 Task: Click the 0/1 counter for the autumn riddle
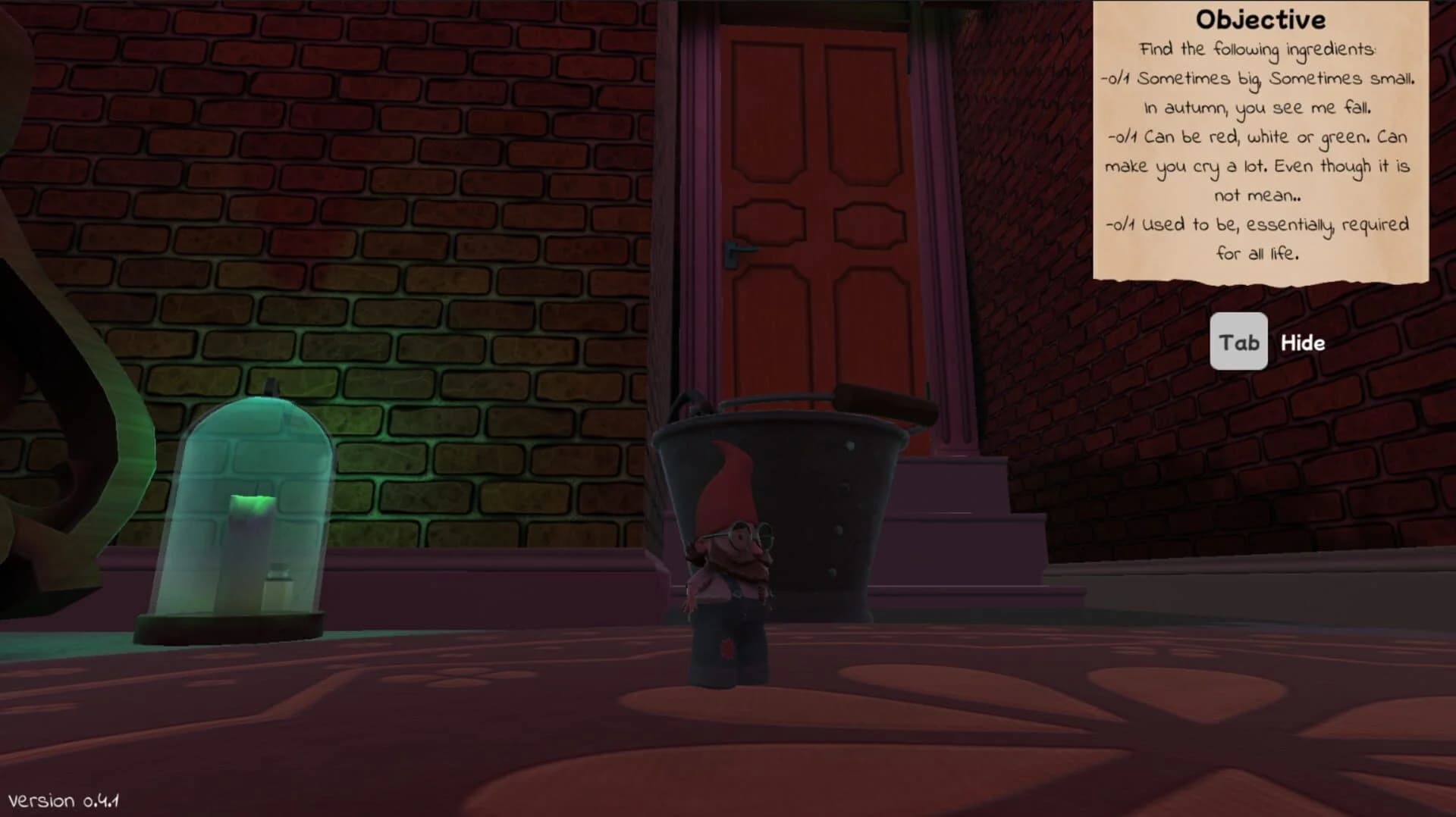1117,79
